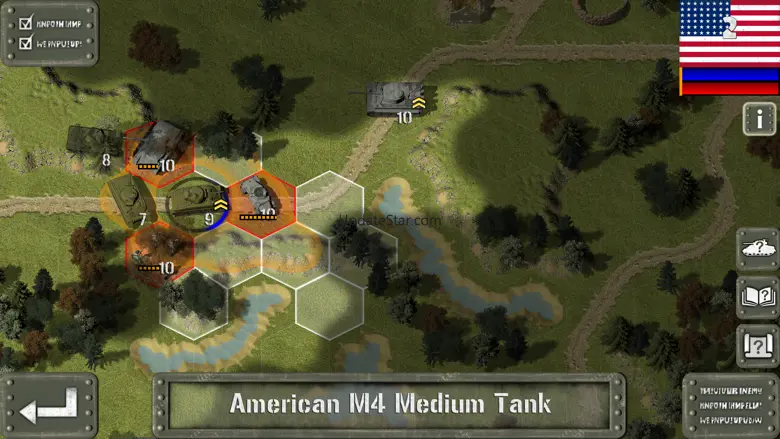Click the American flag turn indicator
The height and width of the screenshot is (439, 780).
(x=729, y=32)
